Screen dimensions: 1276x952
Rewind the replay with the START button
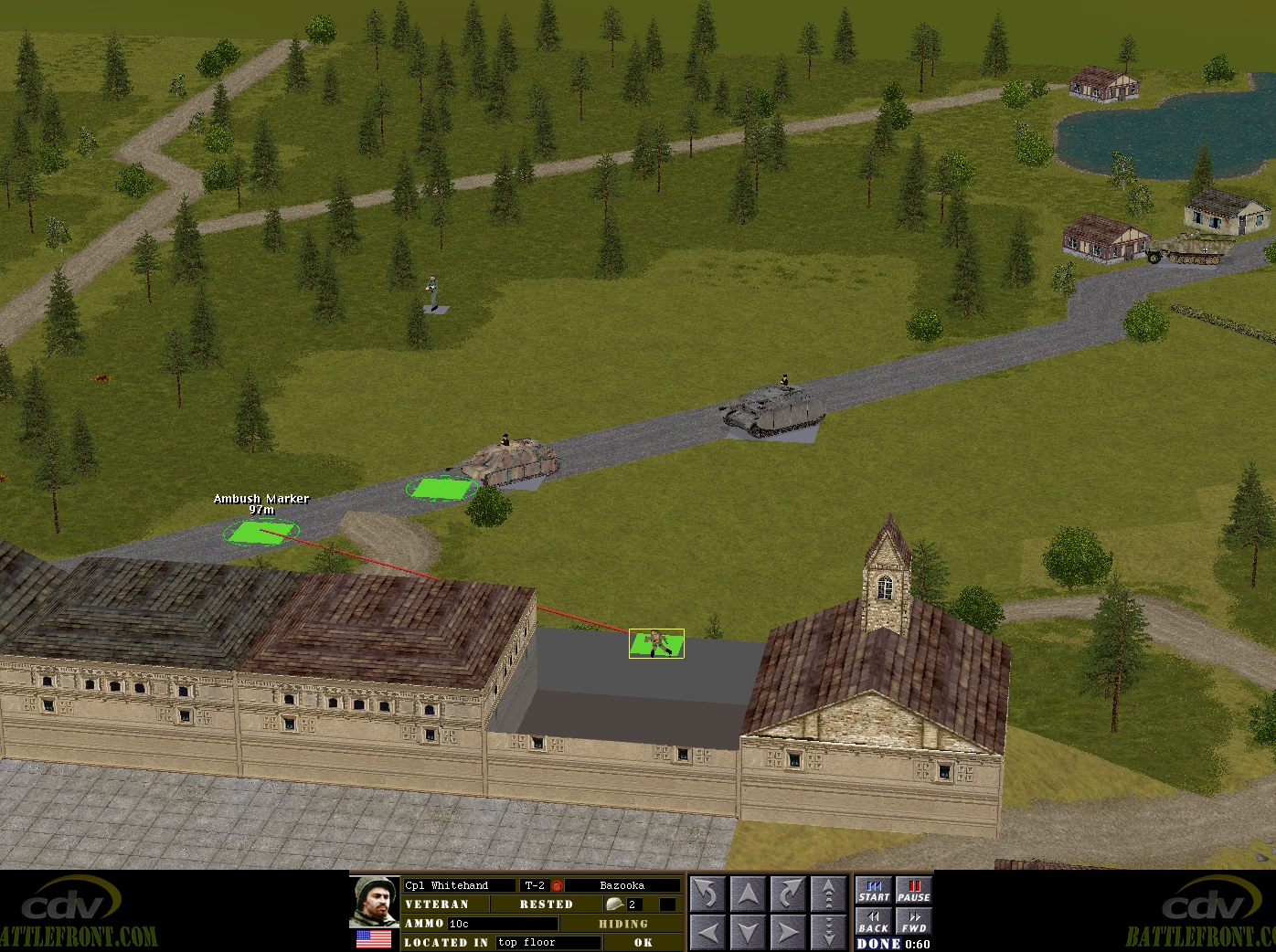[x=874, y=891]
